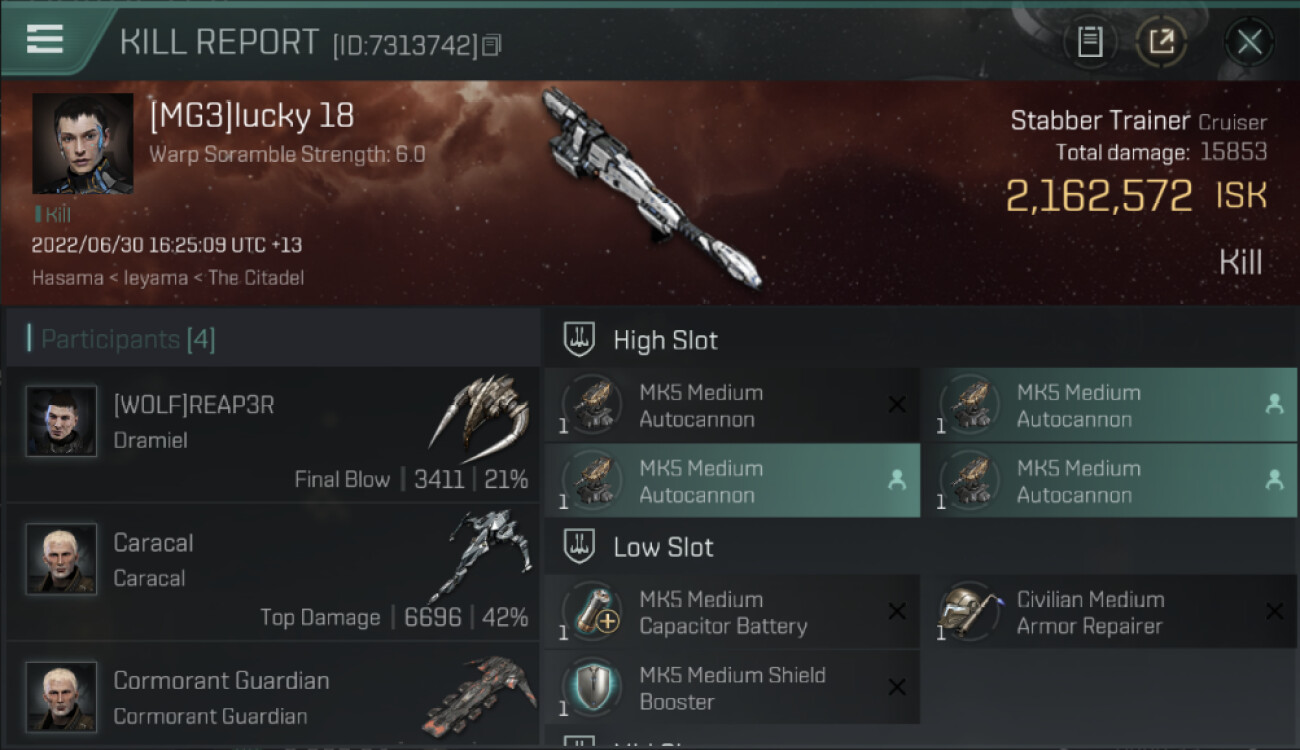Select the Caracal top damage participant
The image size is (1300, 750).
[x=272, y=572]
